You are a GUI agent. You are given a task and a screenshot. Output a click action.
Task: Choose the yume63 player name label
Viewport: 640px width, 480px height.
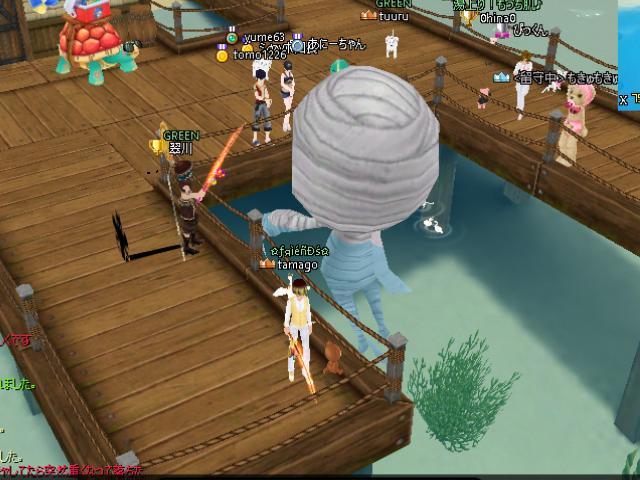pyautogui.click(x=264, y=38)
